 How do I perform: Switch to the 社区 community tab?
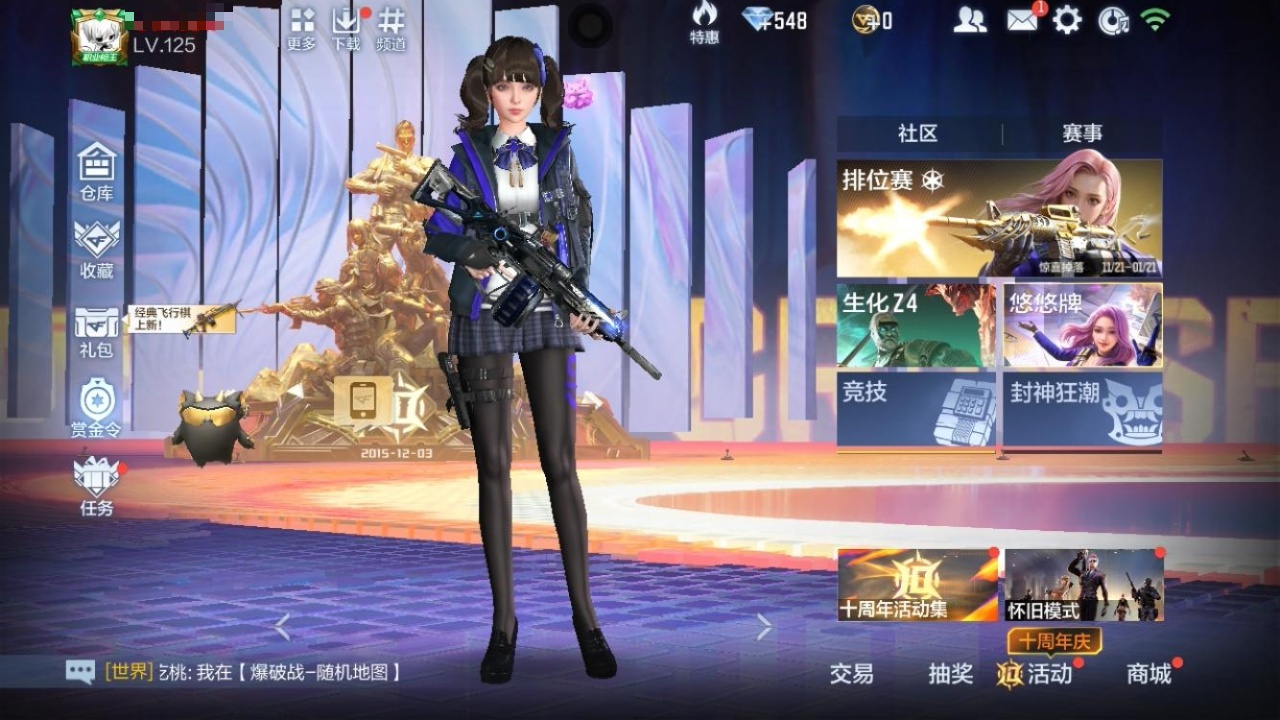click(918, 134)
